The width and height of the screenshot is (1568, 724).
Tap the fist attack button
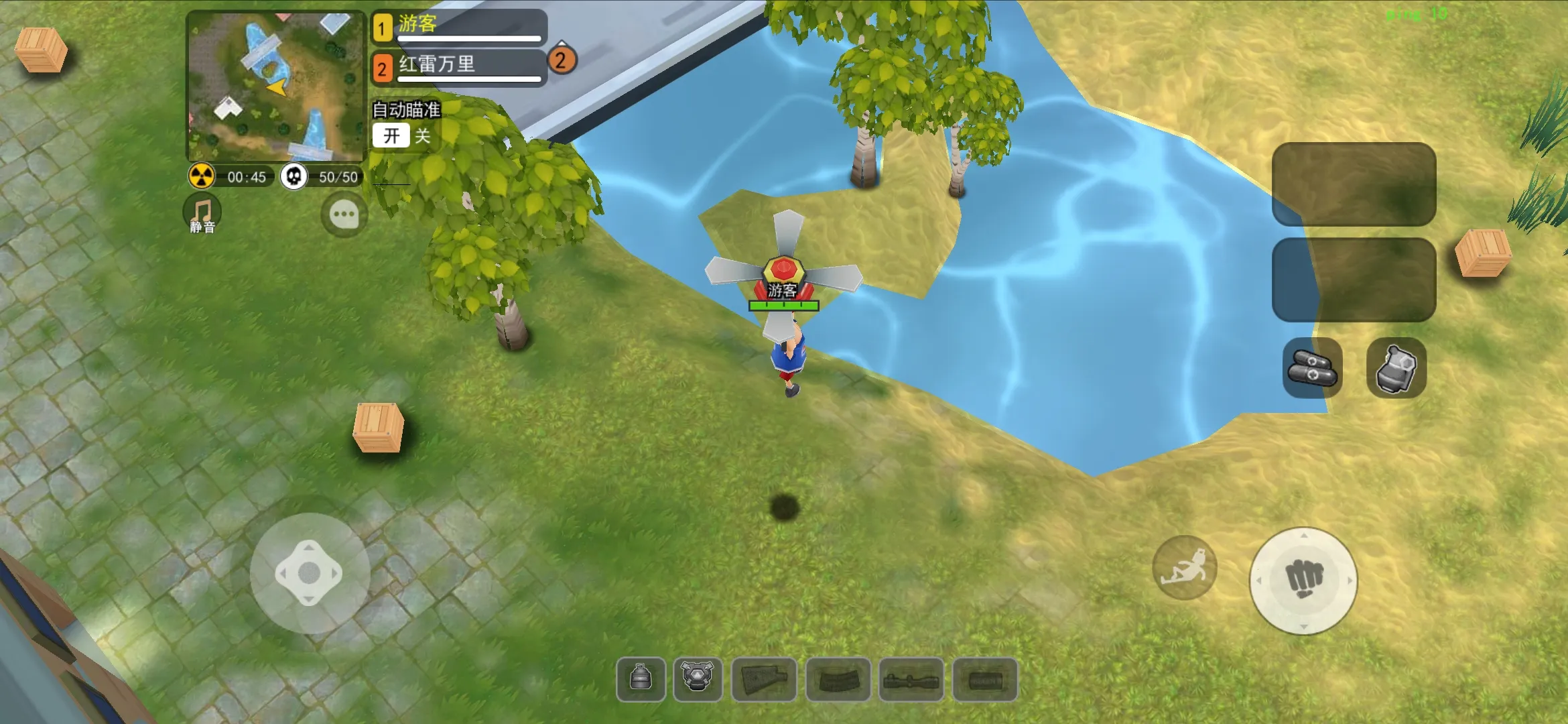tap(1303, 581)
